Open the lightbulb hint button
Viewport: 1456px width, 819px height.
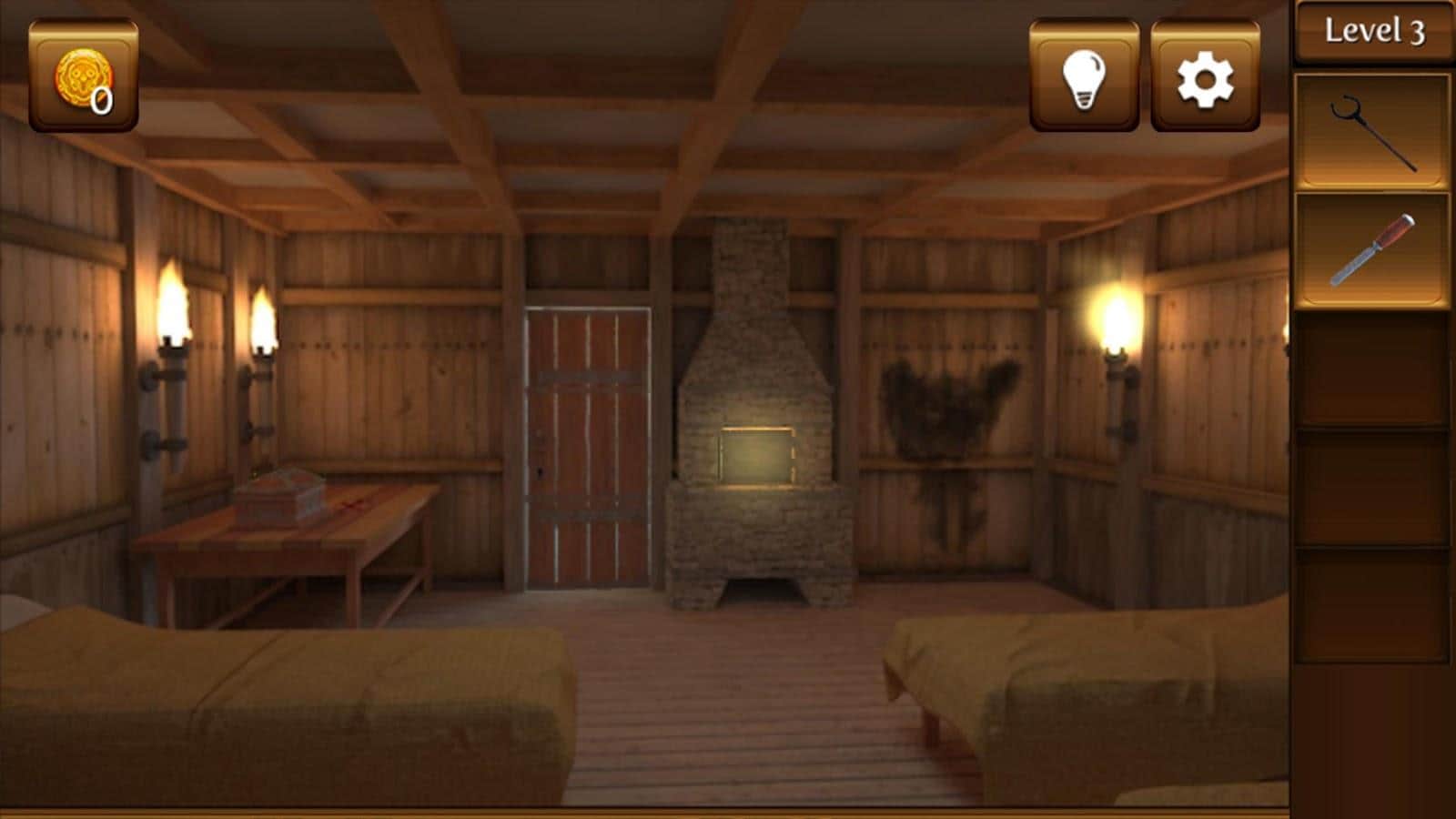pos(1084,77)
